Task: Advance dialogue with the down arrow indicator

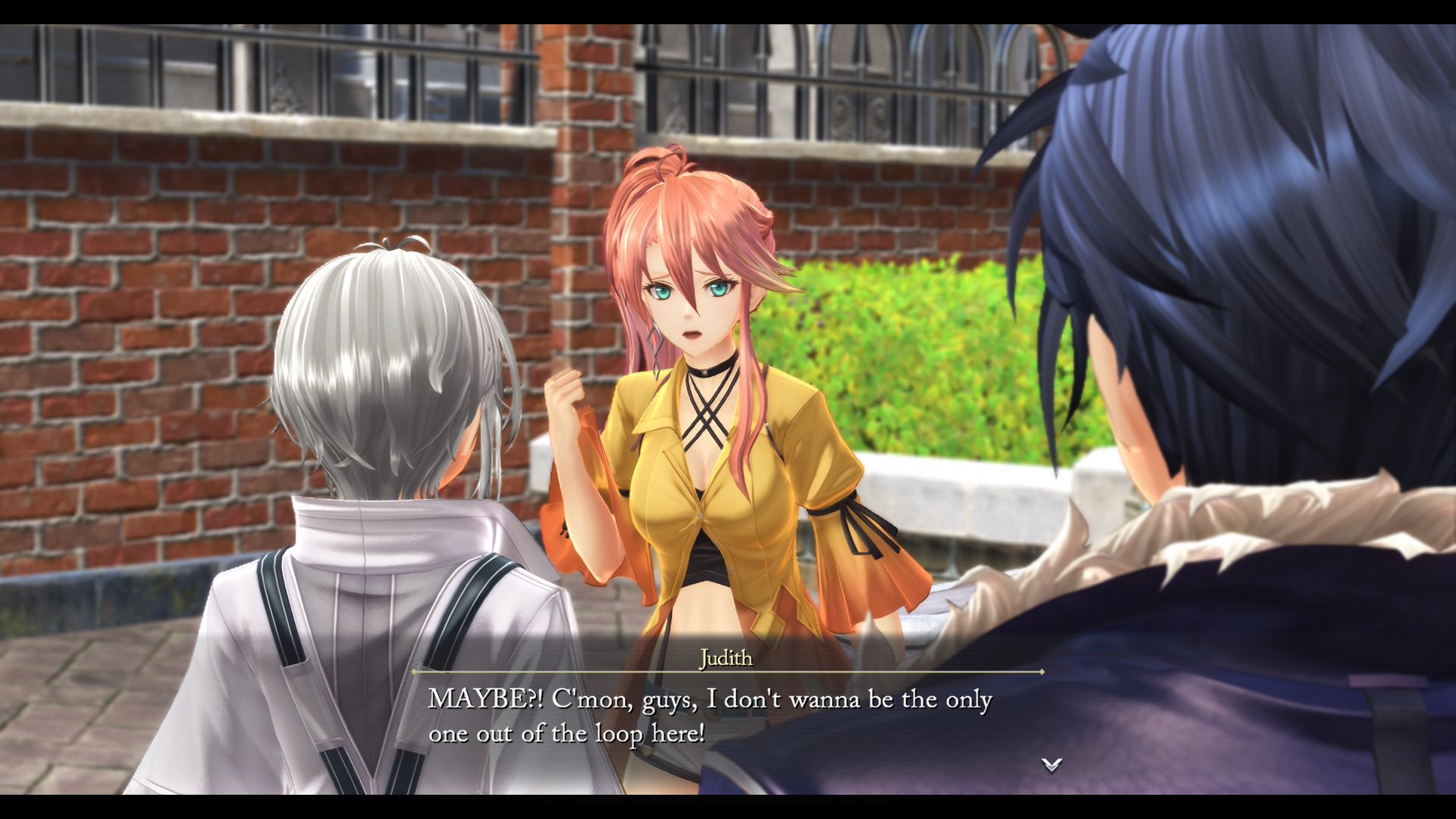Action: pyautogui.click(x=1051, y=764)
